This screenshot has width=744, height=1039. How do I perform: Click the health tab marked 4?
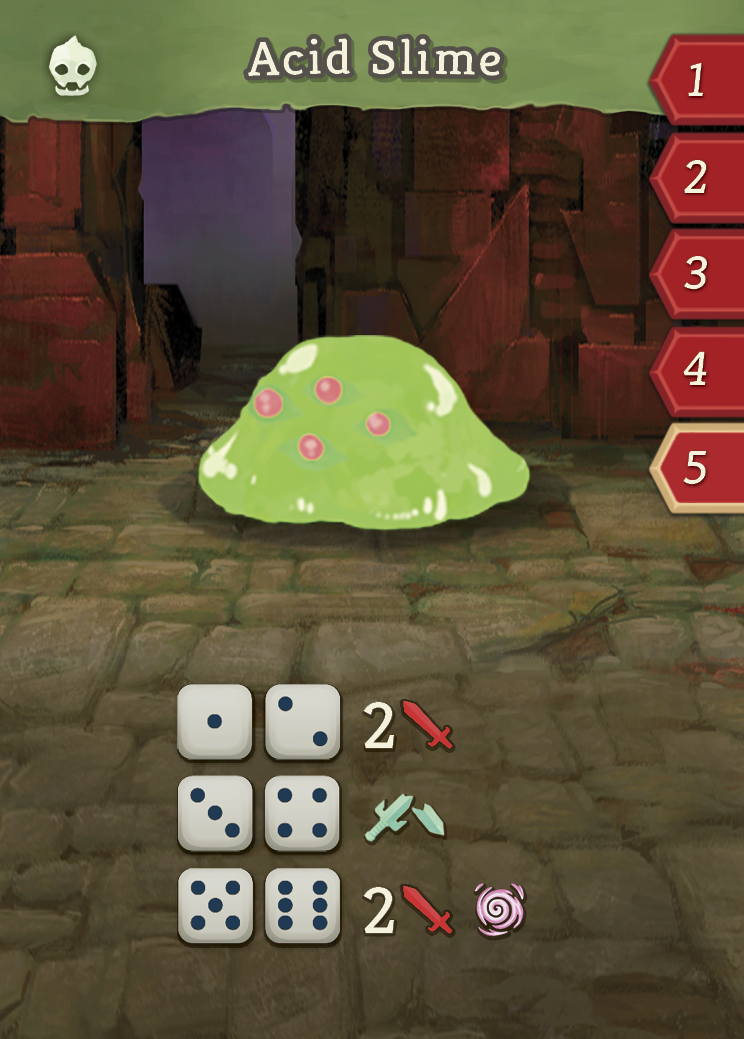698,370
